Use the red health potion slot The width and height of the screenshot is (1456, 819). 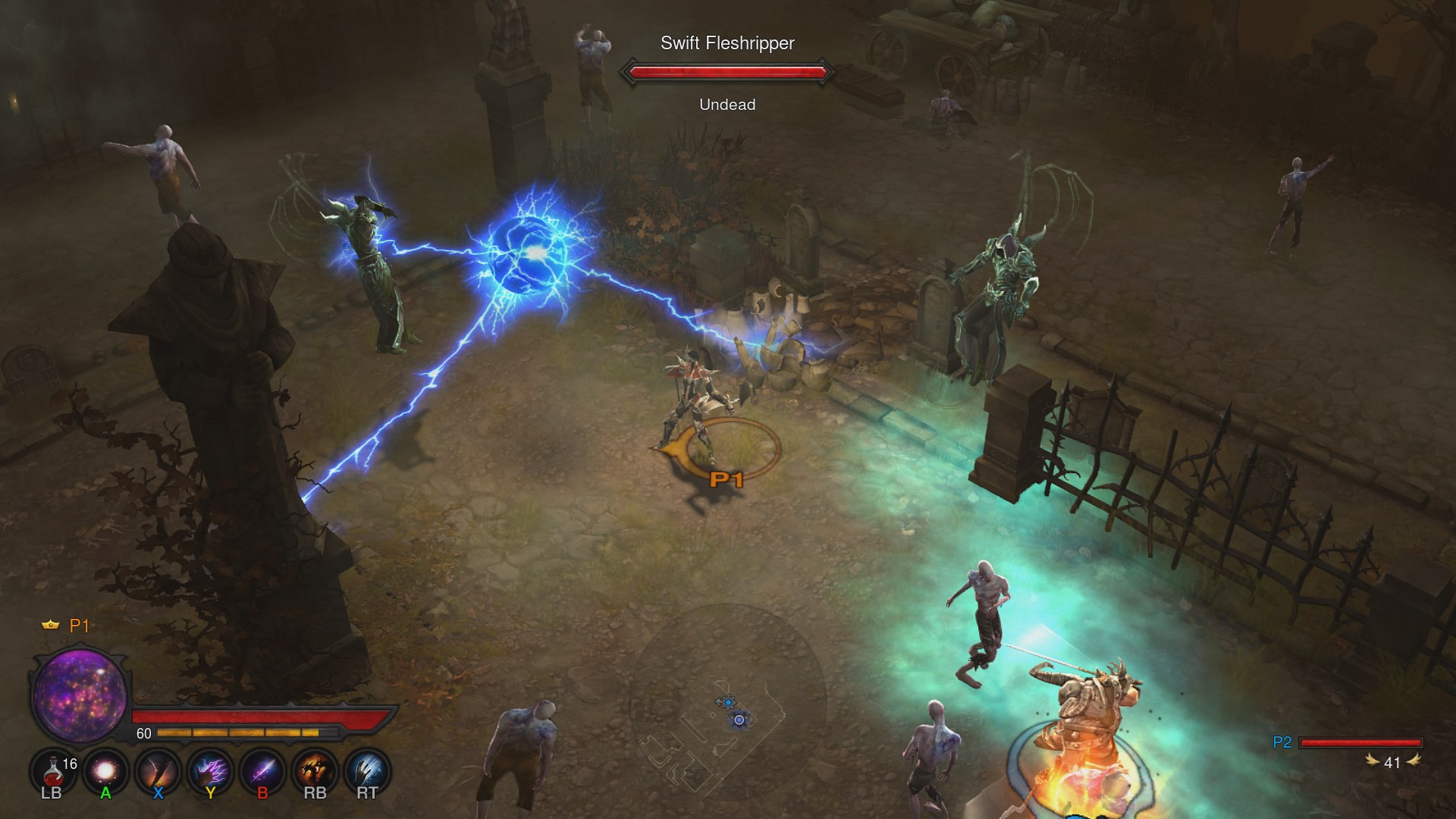point(52,772)
